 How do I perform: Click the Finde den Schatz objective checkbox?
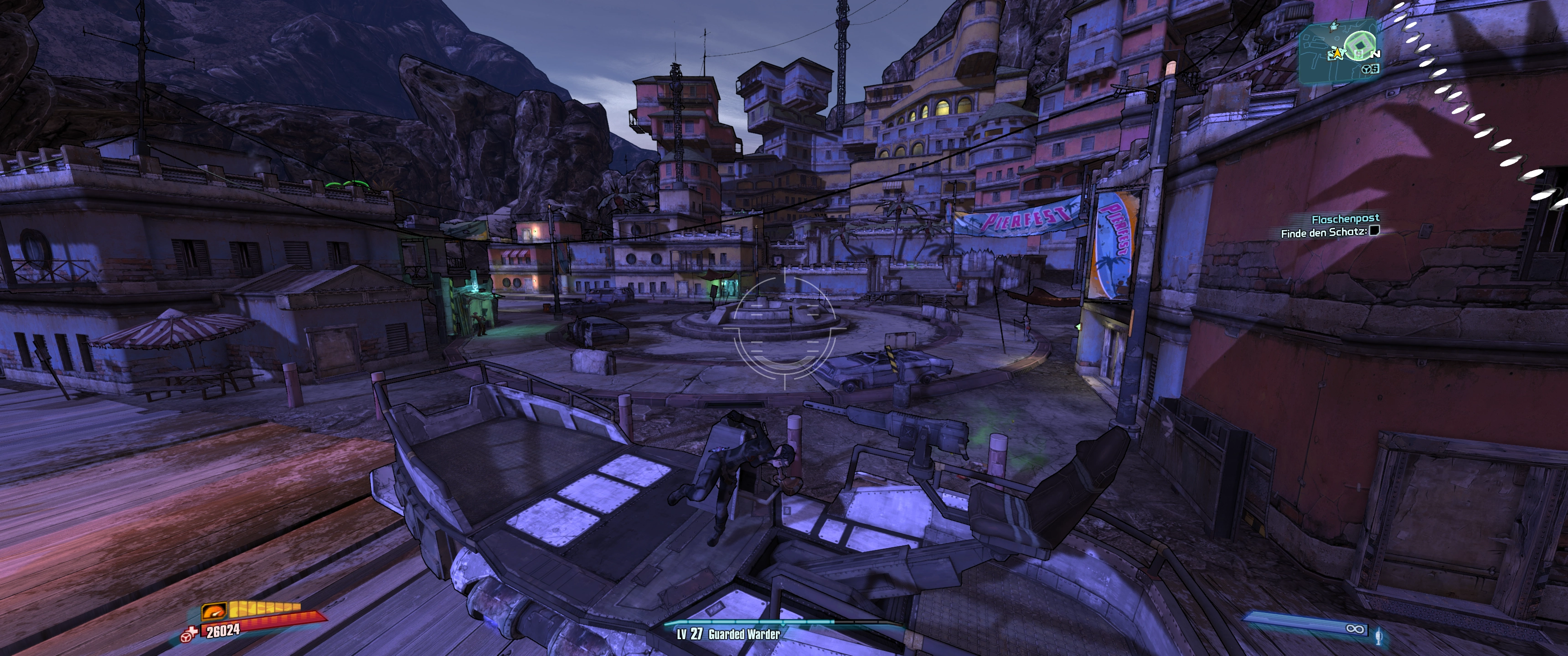tap(1374, 231)
